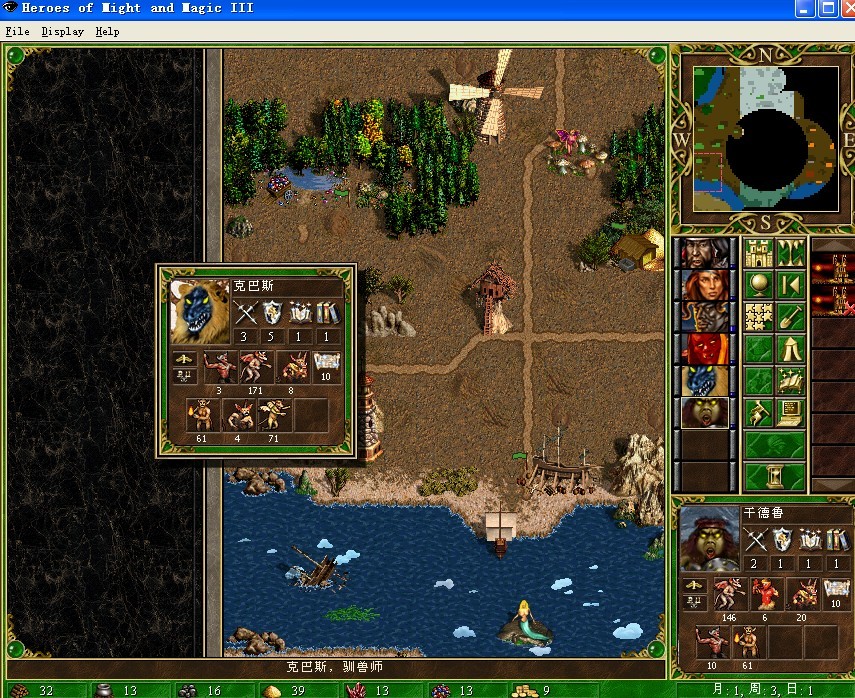Select the shovel dig button
Screen dimensions: 855x698
790,317
